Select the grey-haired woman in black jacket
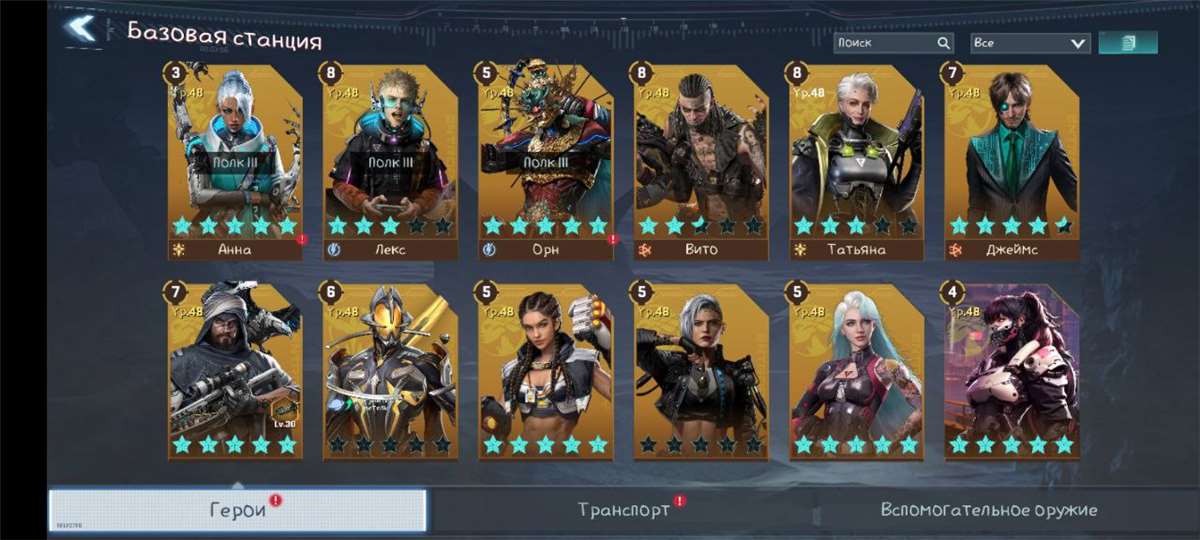The width and height of the screenshot is (1200, 540). [x=701, y=370]
